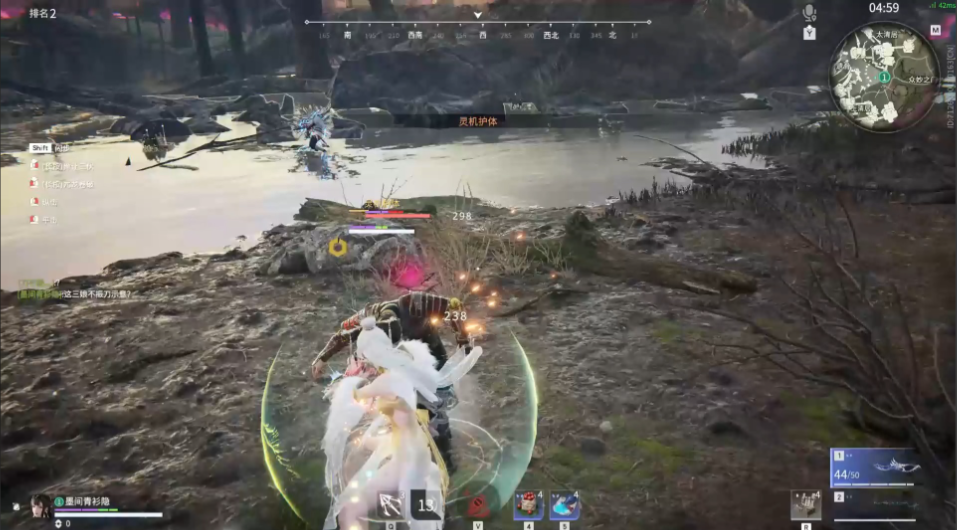
Task: Click the player portrait at bottom left
Action: tap(41, 506)
